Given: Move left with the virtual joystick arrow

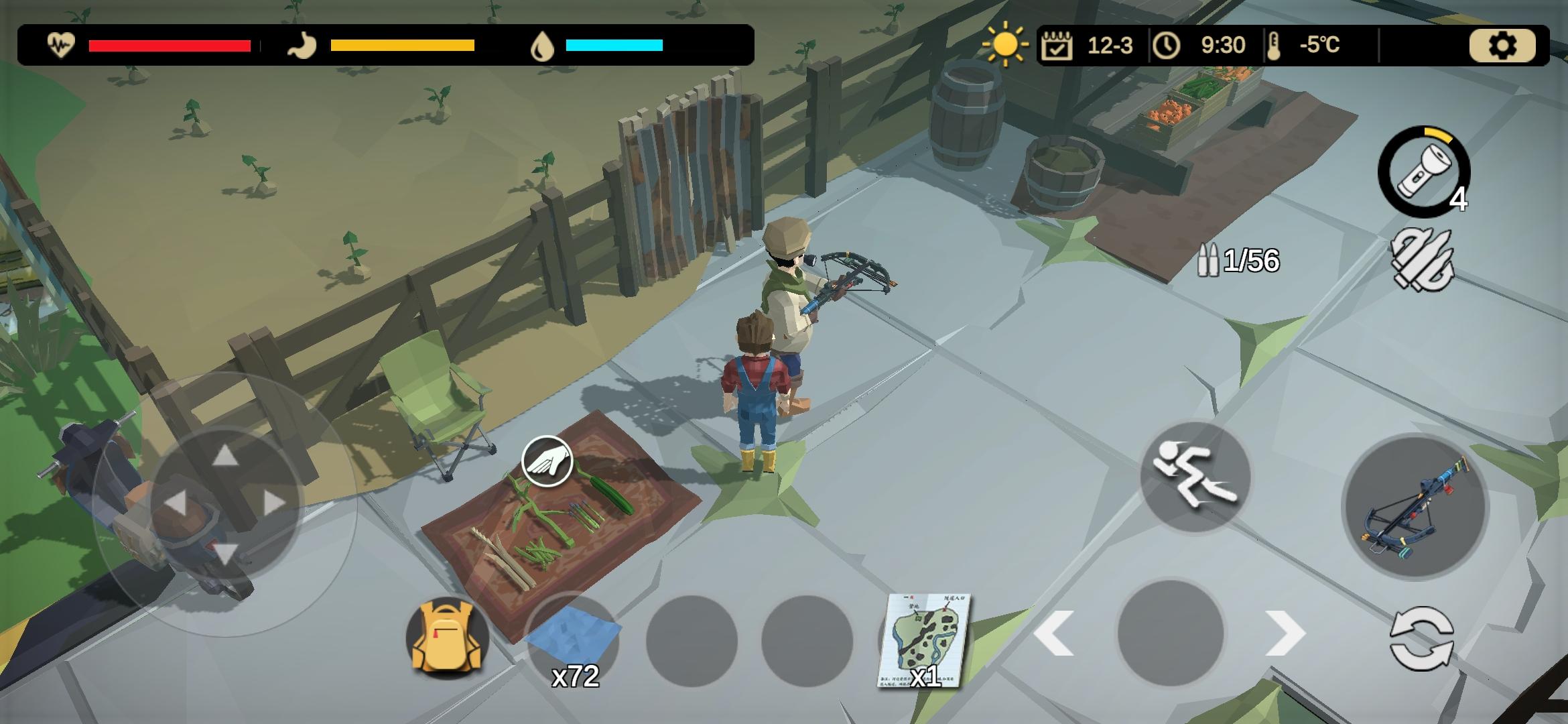Looking at the screenshot, I should point(174,503).
